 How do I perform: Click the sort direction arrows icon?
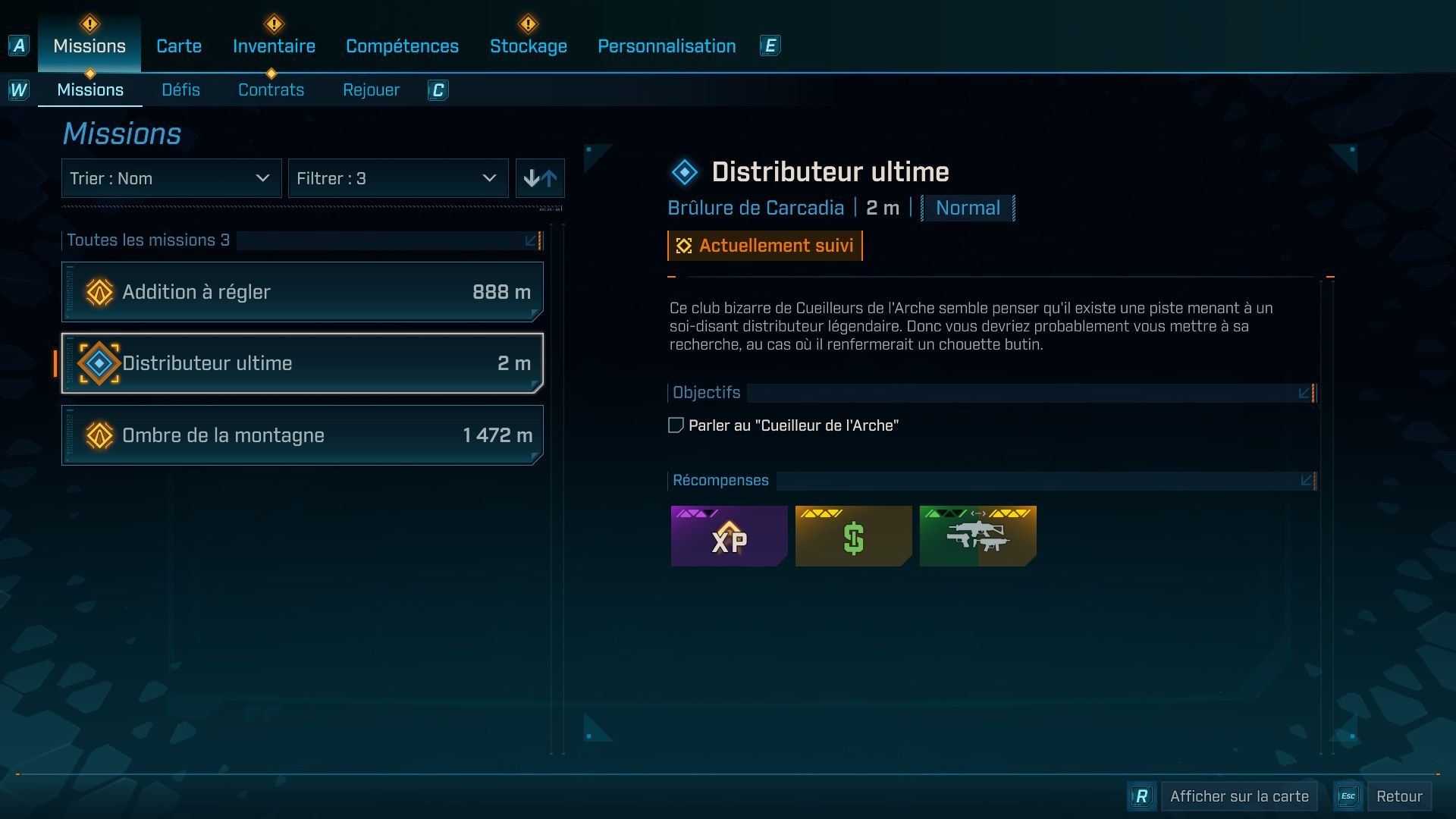[x=540, y=178]
